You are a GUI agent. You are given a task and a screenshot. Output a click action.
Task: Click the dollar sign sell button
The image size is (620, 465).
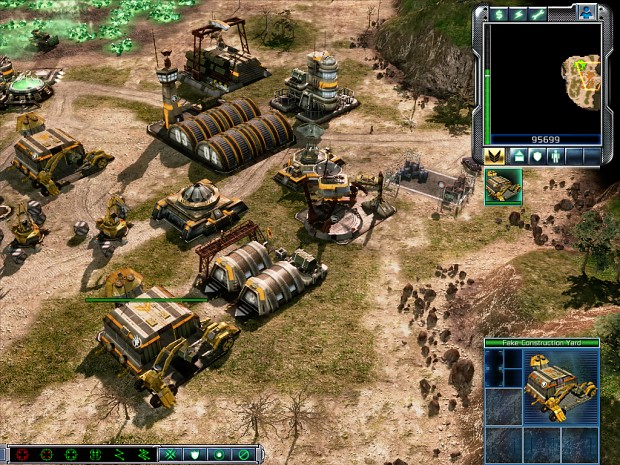501,13
